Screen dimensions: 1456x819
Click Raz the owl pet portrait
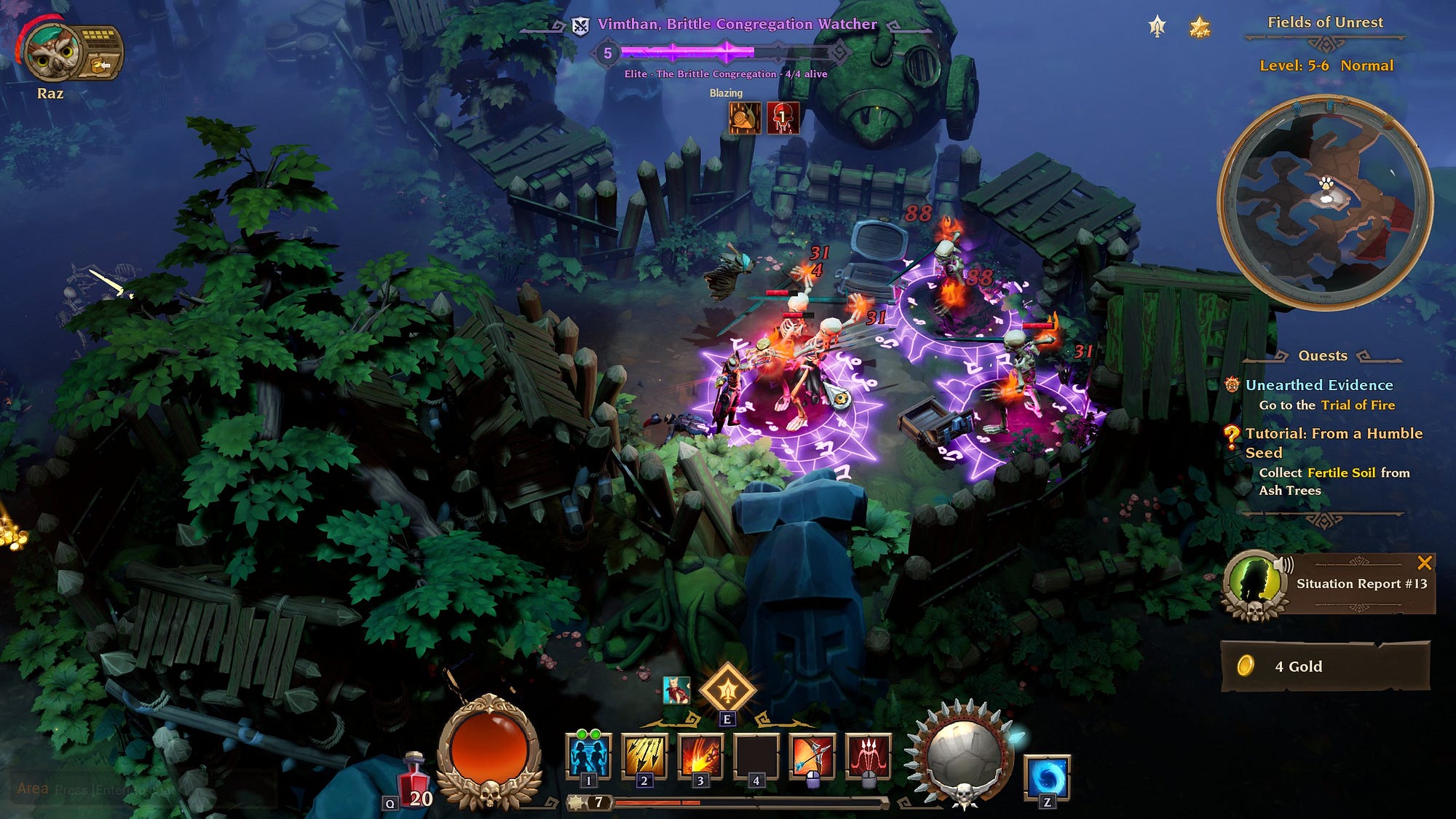[51, 53]
